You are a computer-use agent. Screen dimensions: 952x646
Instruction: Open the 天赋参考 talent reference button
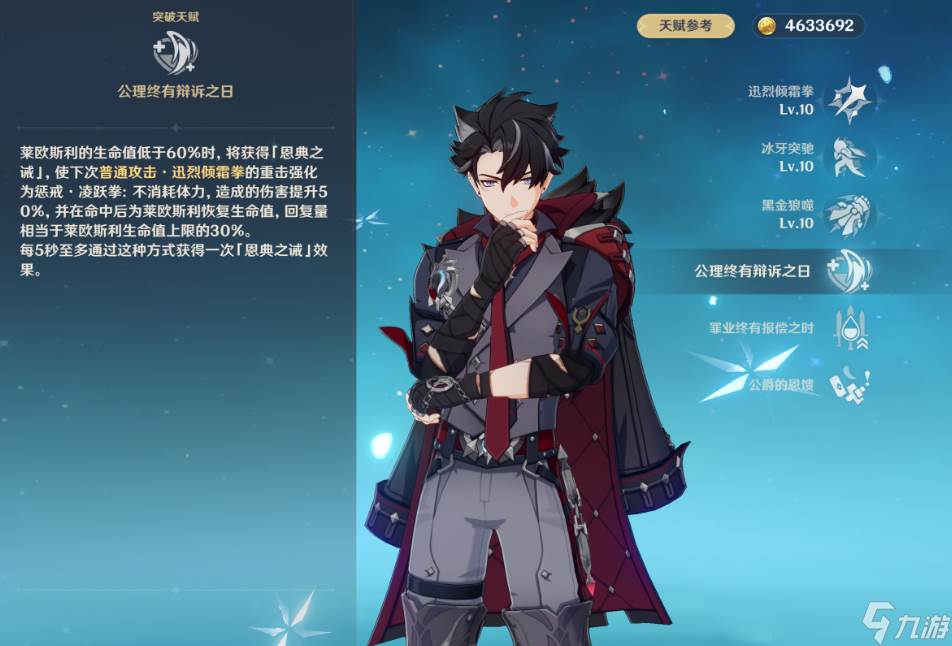point(685,26)
